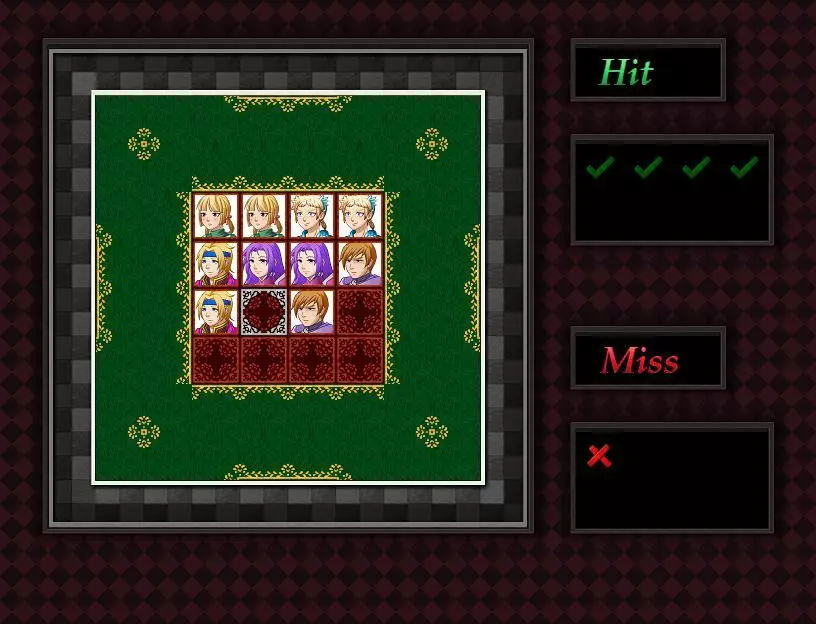
Task: Select the purple-haired card adjacent to brown-haired boy
Action: pyautogui.click(x=312, y=264)
